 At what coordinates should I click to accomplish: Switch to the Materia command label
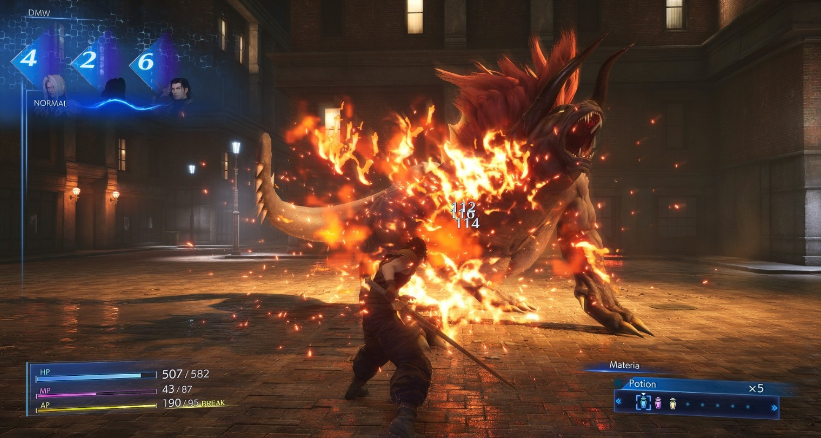pos(625,366)
